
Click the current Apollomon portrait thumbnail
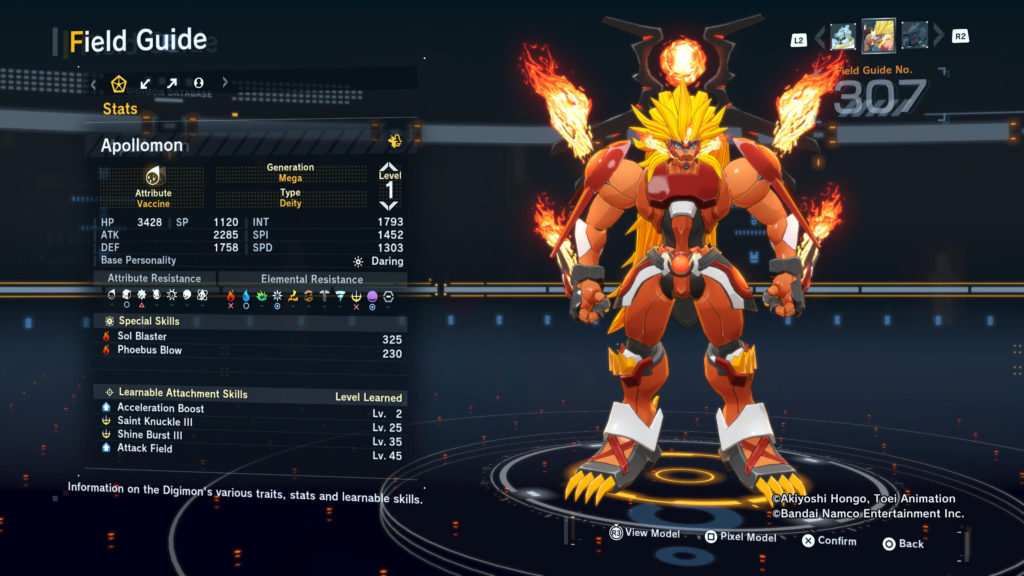[x=879, y=35]
